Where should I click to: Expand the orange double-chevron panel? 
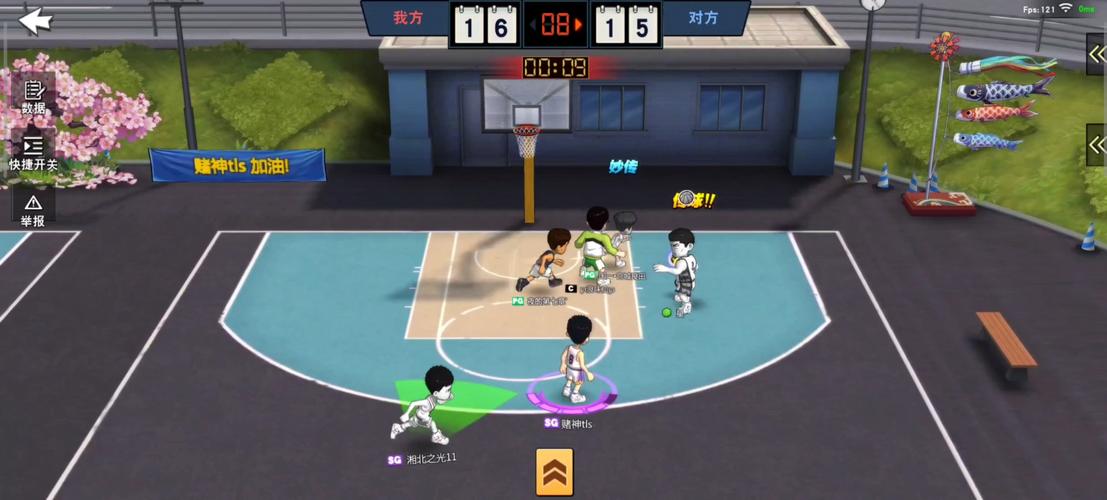click(554, 471)
